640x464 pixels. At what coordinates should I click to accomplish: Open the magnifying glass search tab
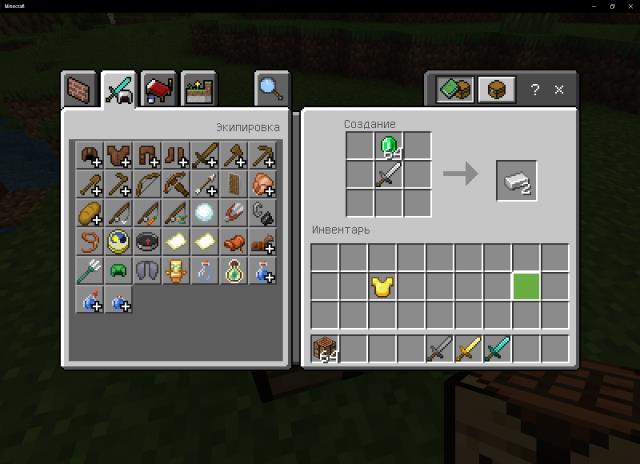pos(268,90)
